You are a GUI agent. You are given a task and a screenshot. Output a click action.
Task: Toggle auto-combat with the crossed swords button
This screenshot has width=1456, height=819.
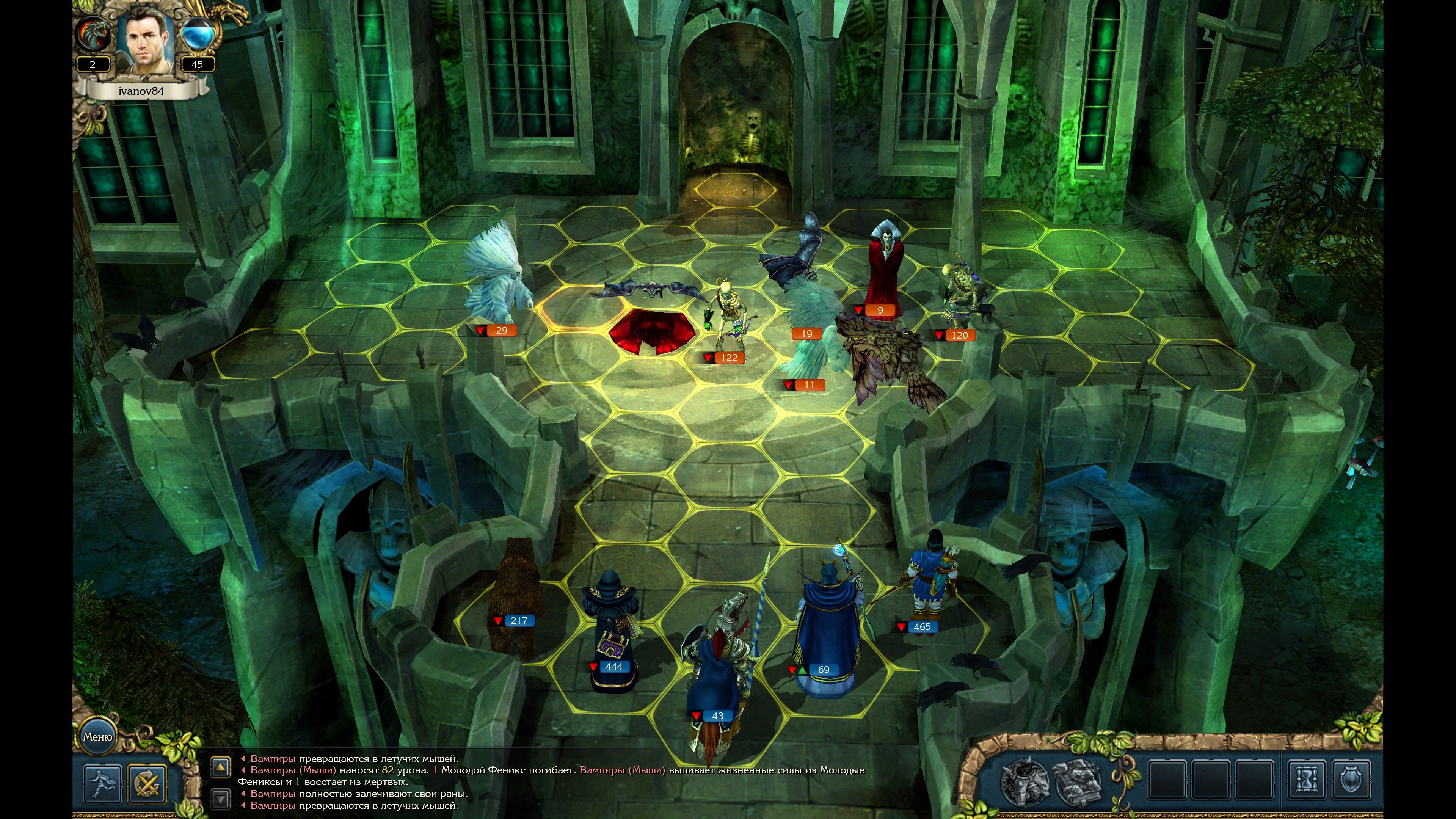(147, 783)
